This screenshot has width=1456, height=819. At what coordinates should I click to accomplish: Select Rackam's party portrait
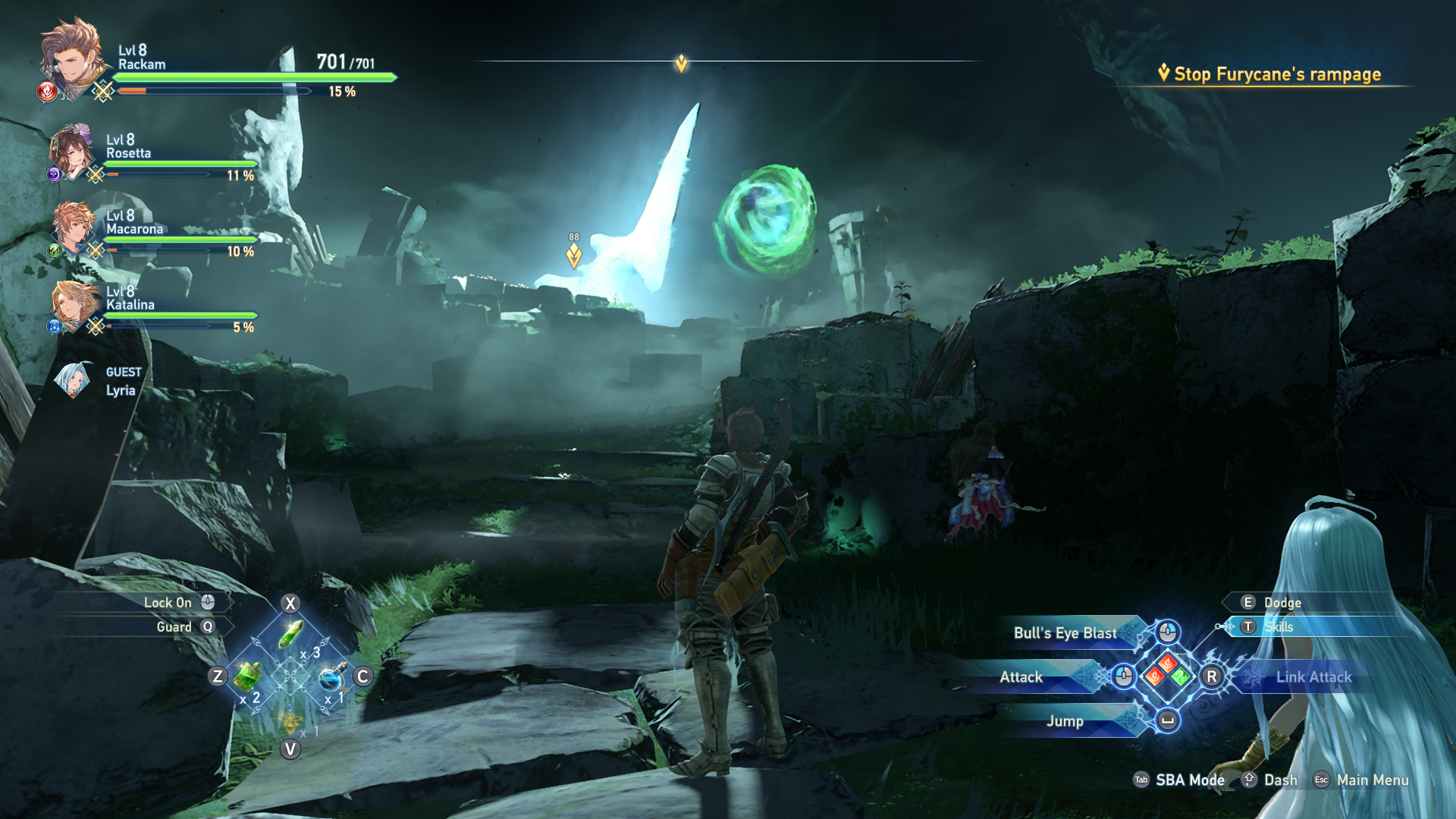coord(72,59)
